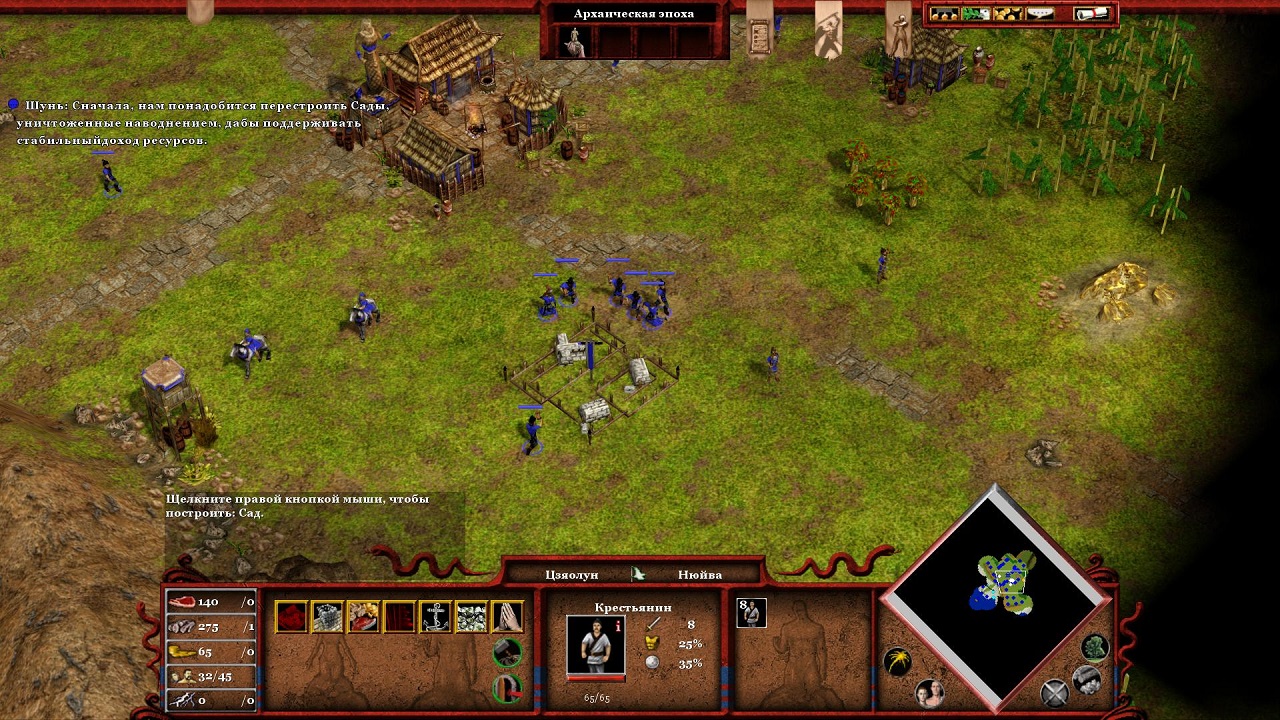Select the meat and food build icon
Image resolution: width=1280 pixels, height=720 pixels.
pyautogui.click(x=363, y=616)
